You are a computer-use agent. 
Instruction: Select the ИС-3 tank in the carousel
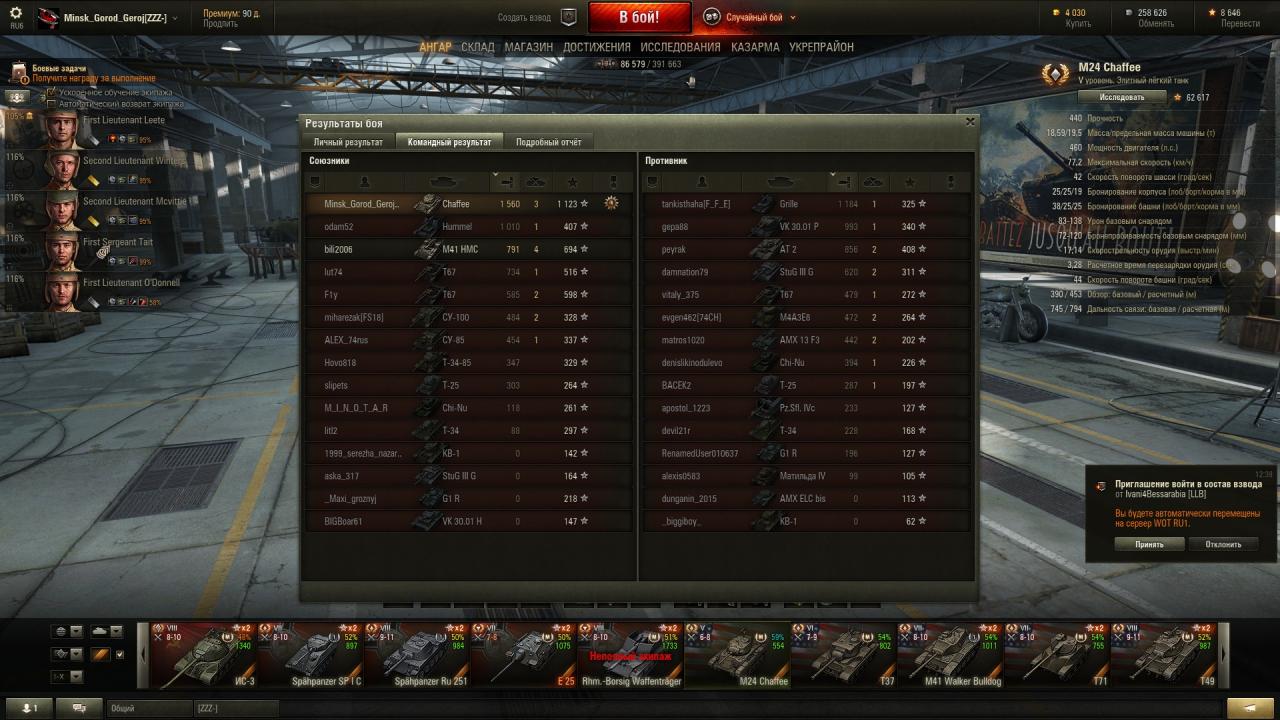(203, 655)
